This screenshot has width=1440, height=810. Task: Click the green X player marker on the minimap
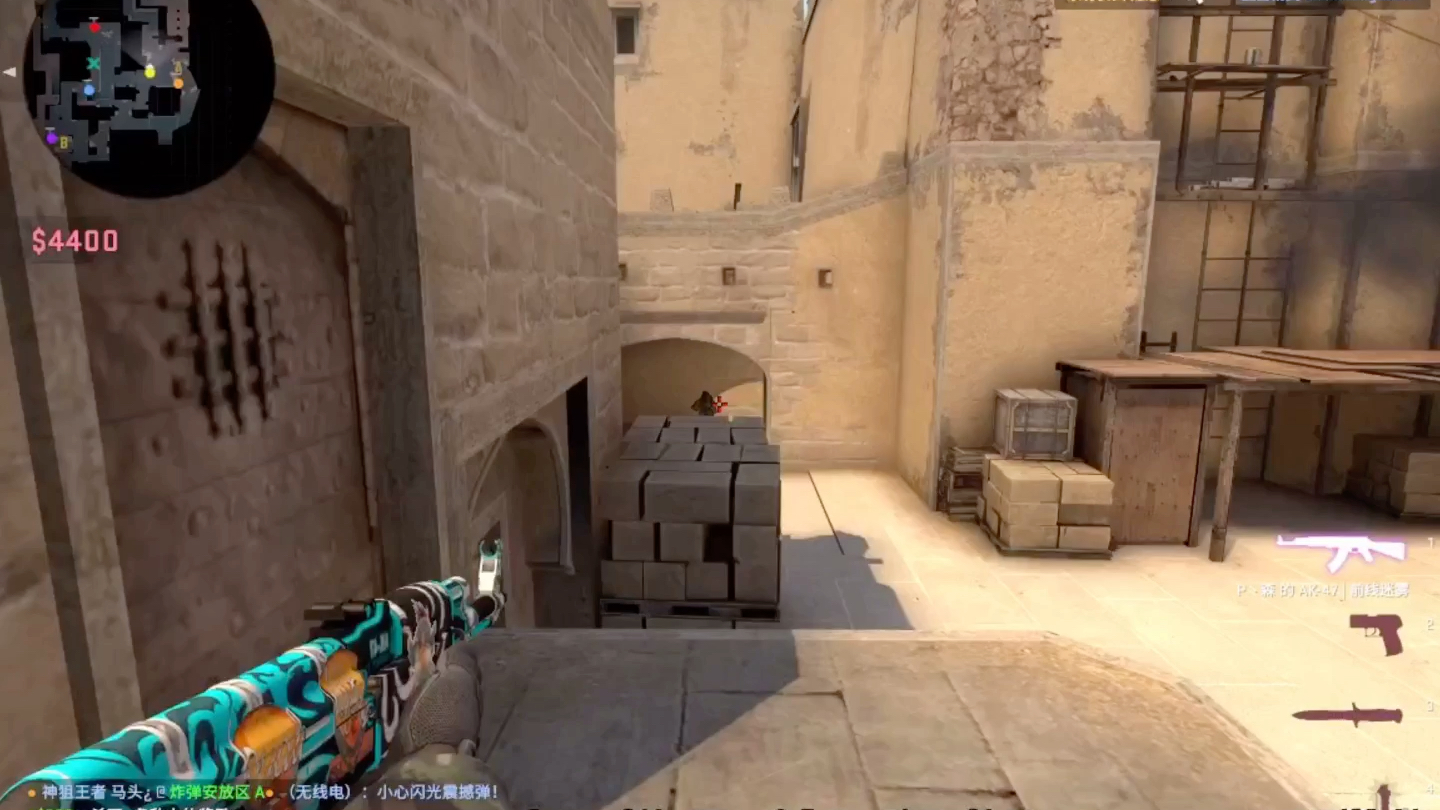93,63
